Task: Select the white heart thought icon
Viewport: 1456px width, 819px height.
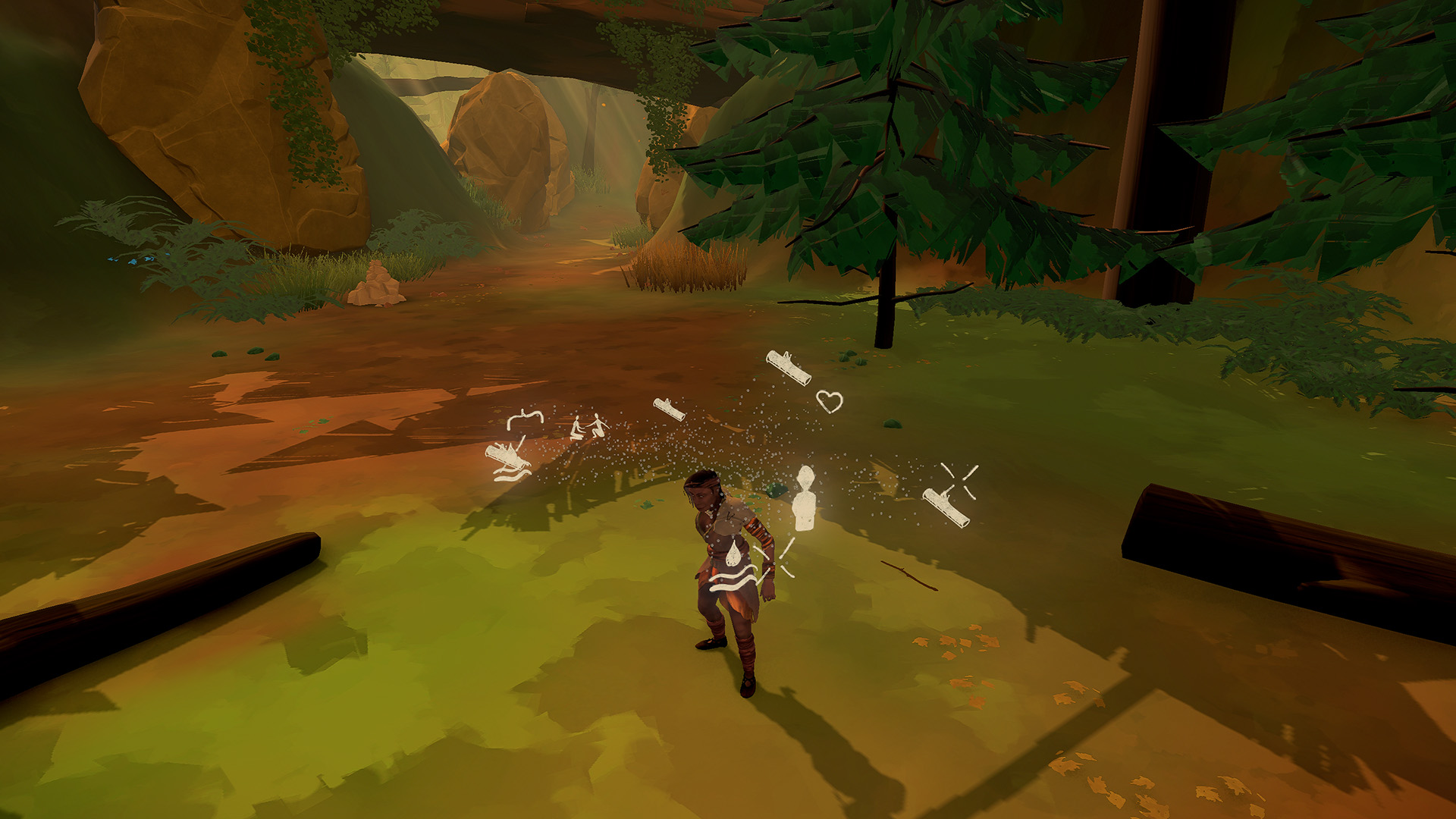Action: click(x=830, y=400)
